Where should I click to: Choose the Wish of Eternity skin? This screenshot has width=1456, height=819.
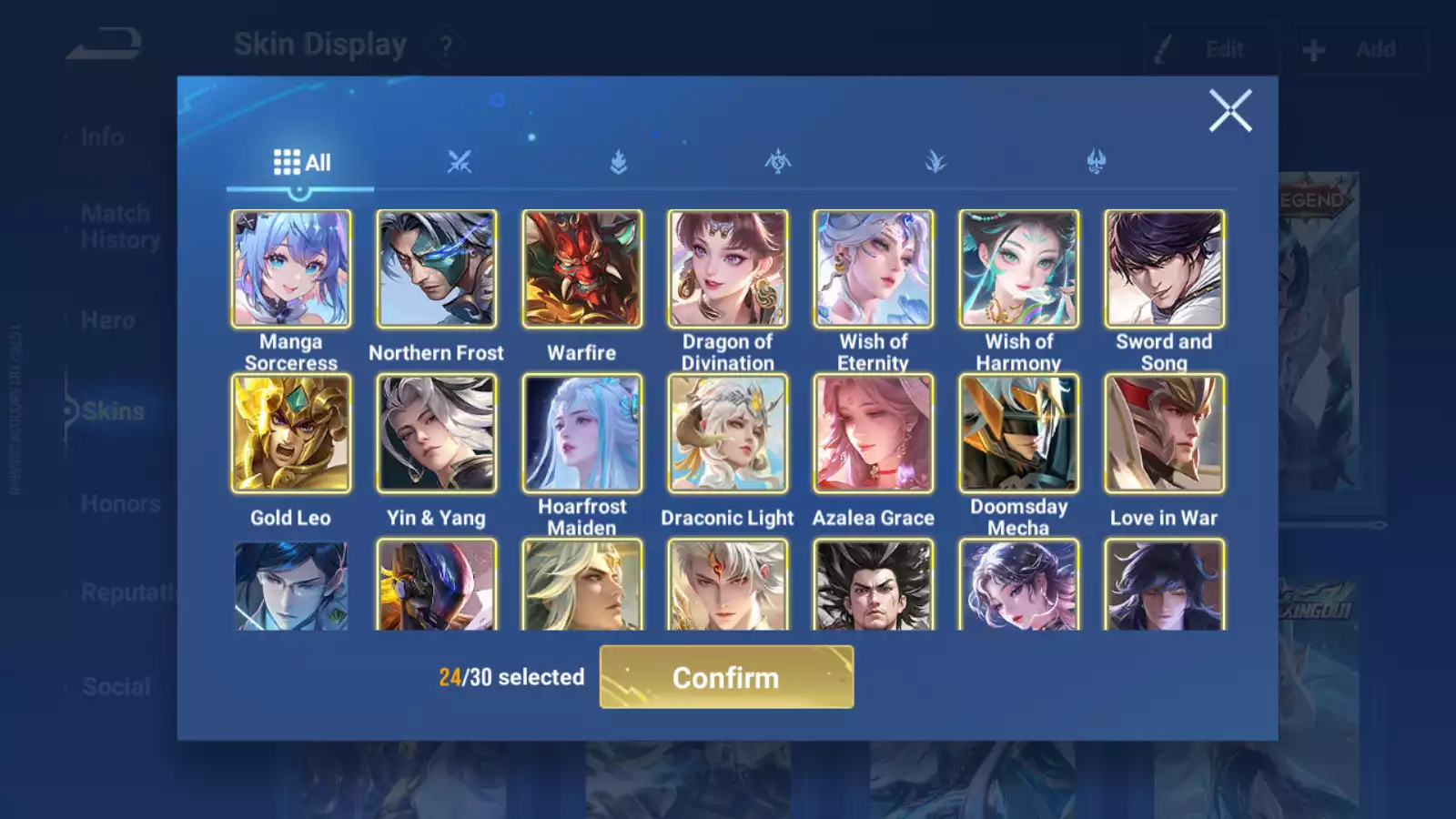pos(874,269)
